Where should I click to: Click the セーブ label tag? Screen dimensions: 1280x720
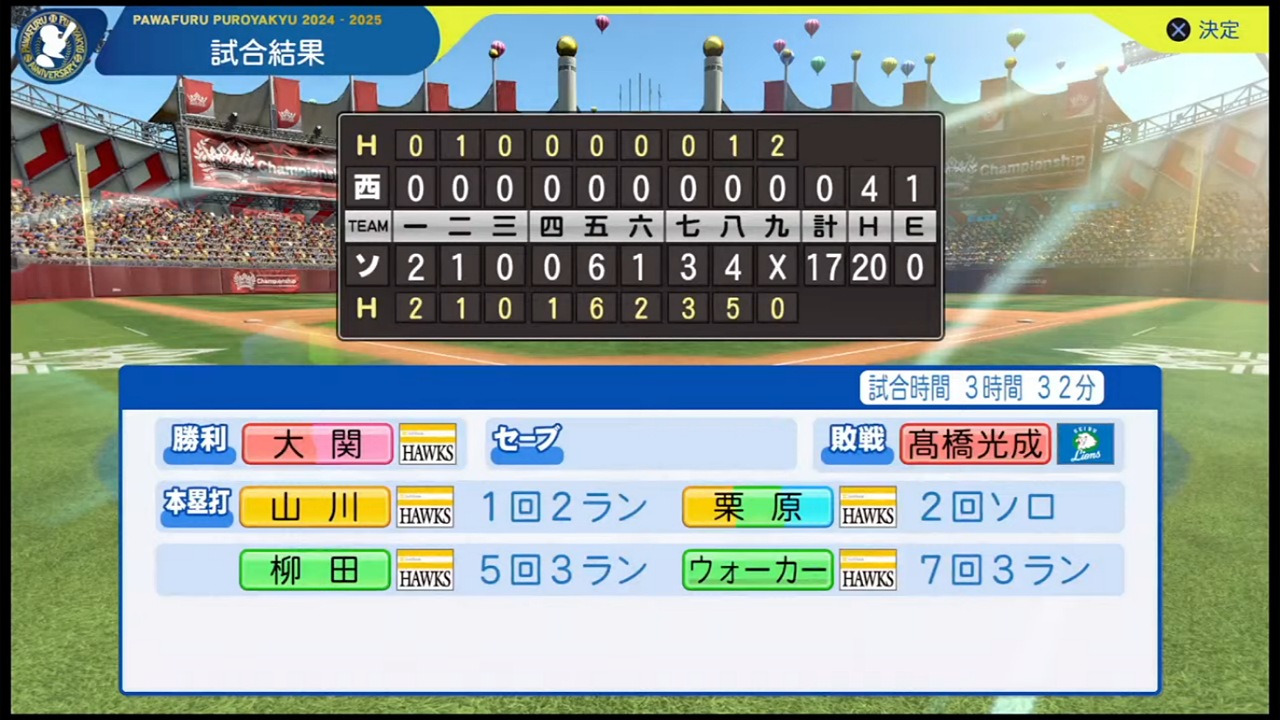pos(527,440)
